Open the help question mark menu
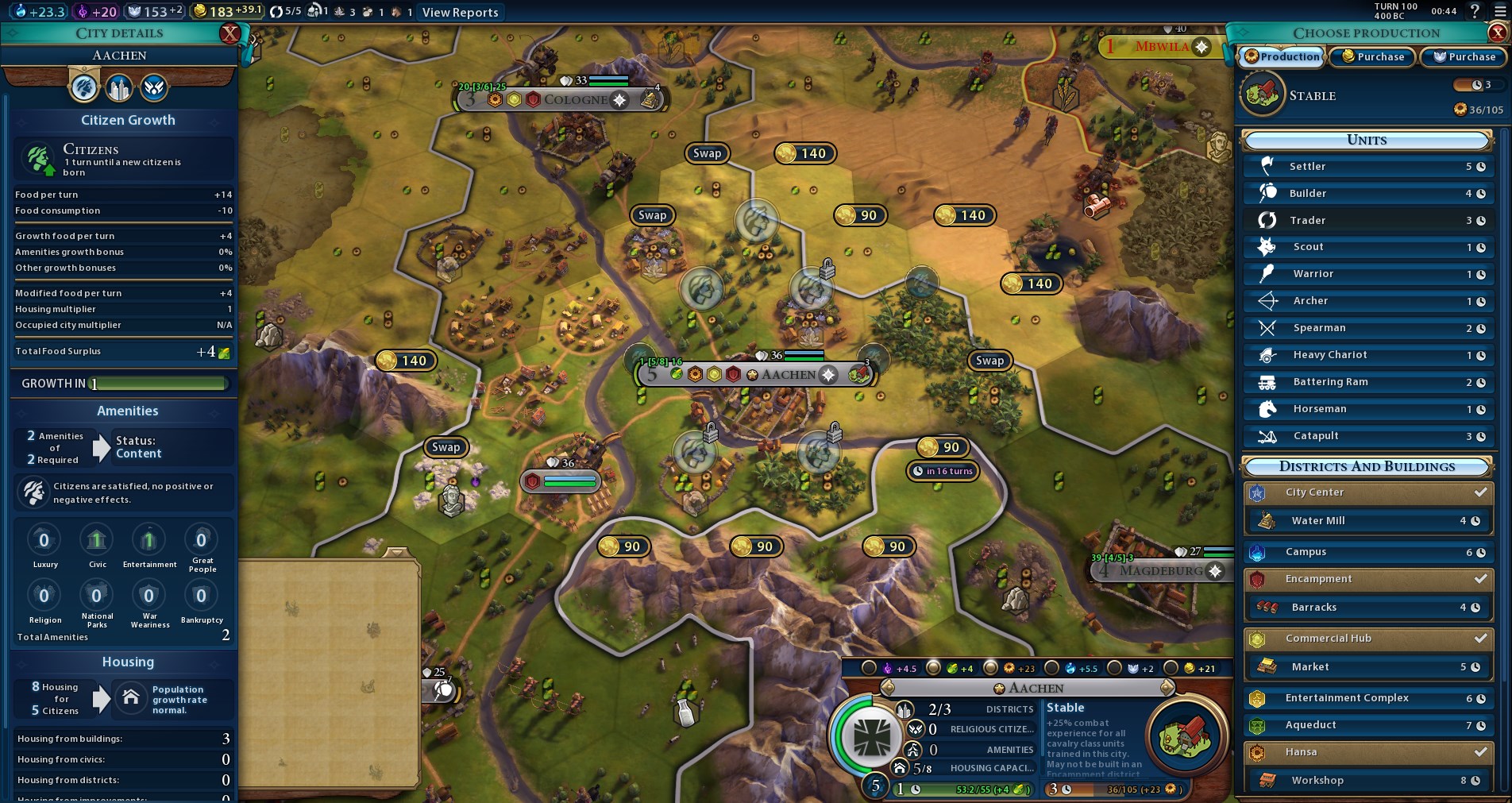The height and width of the screenshot is (803, 1512). click(x=1475, y=11)
